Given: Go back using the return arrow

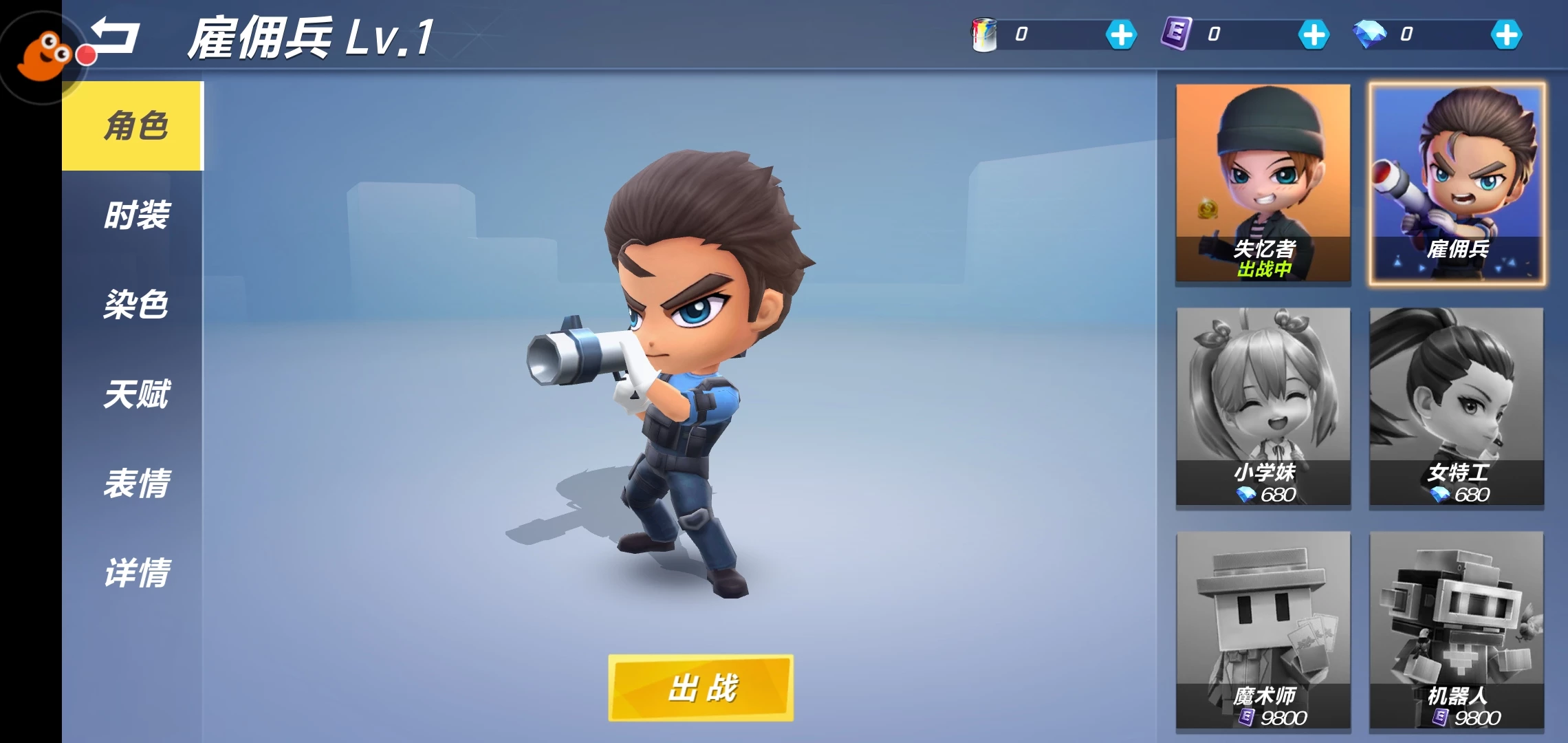Looking at the screenshot, I should pyautogui.click(x=117, y=36).
